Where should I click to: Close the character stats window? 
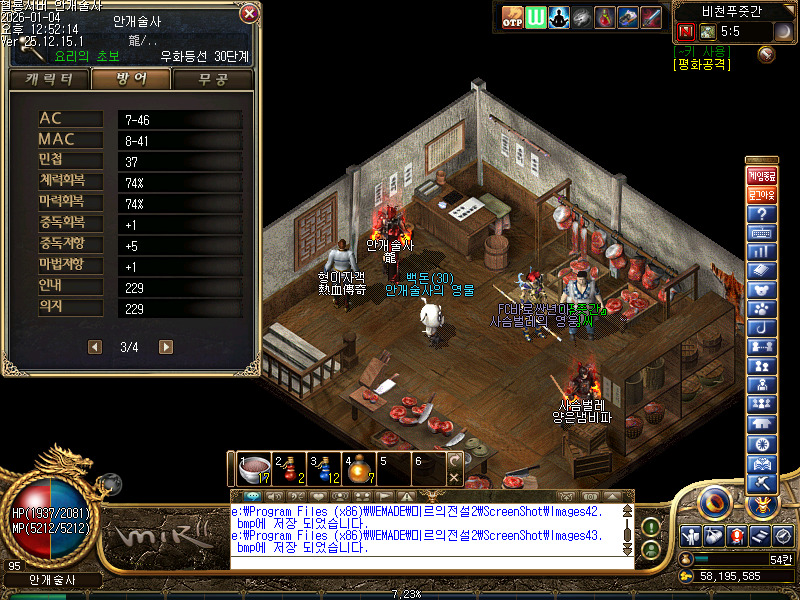[249, 13]
